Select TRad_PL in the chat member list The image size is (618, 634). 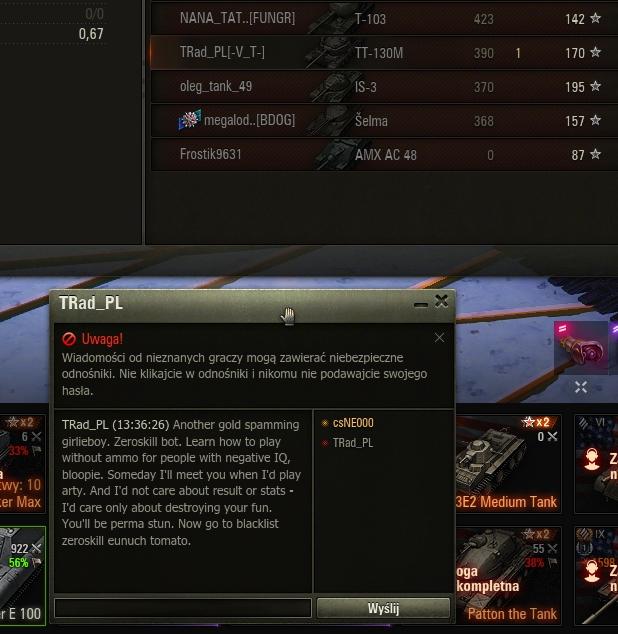tap(352, 442)
